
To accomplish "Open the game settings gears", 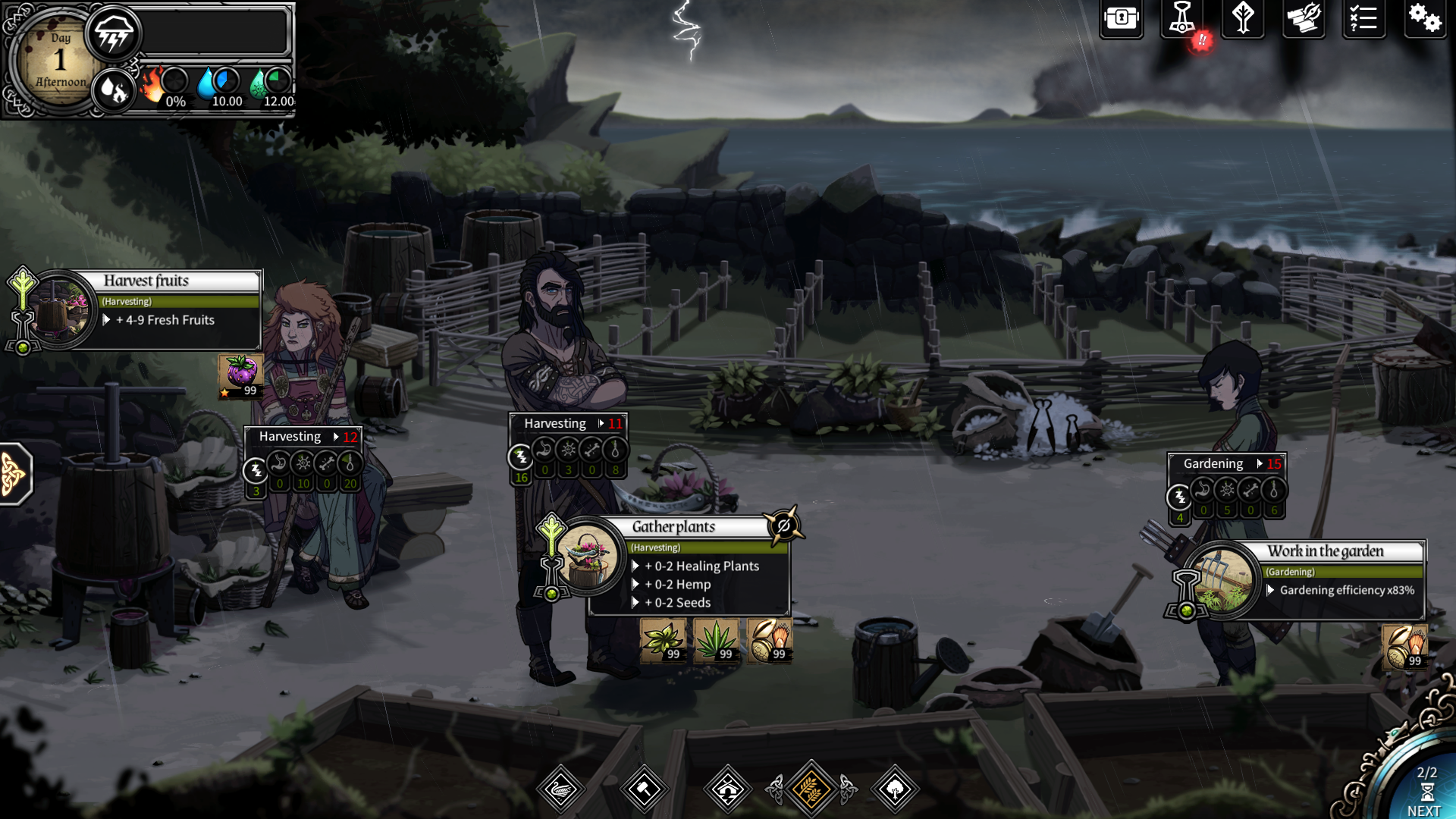I will point(1426,20).
